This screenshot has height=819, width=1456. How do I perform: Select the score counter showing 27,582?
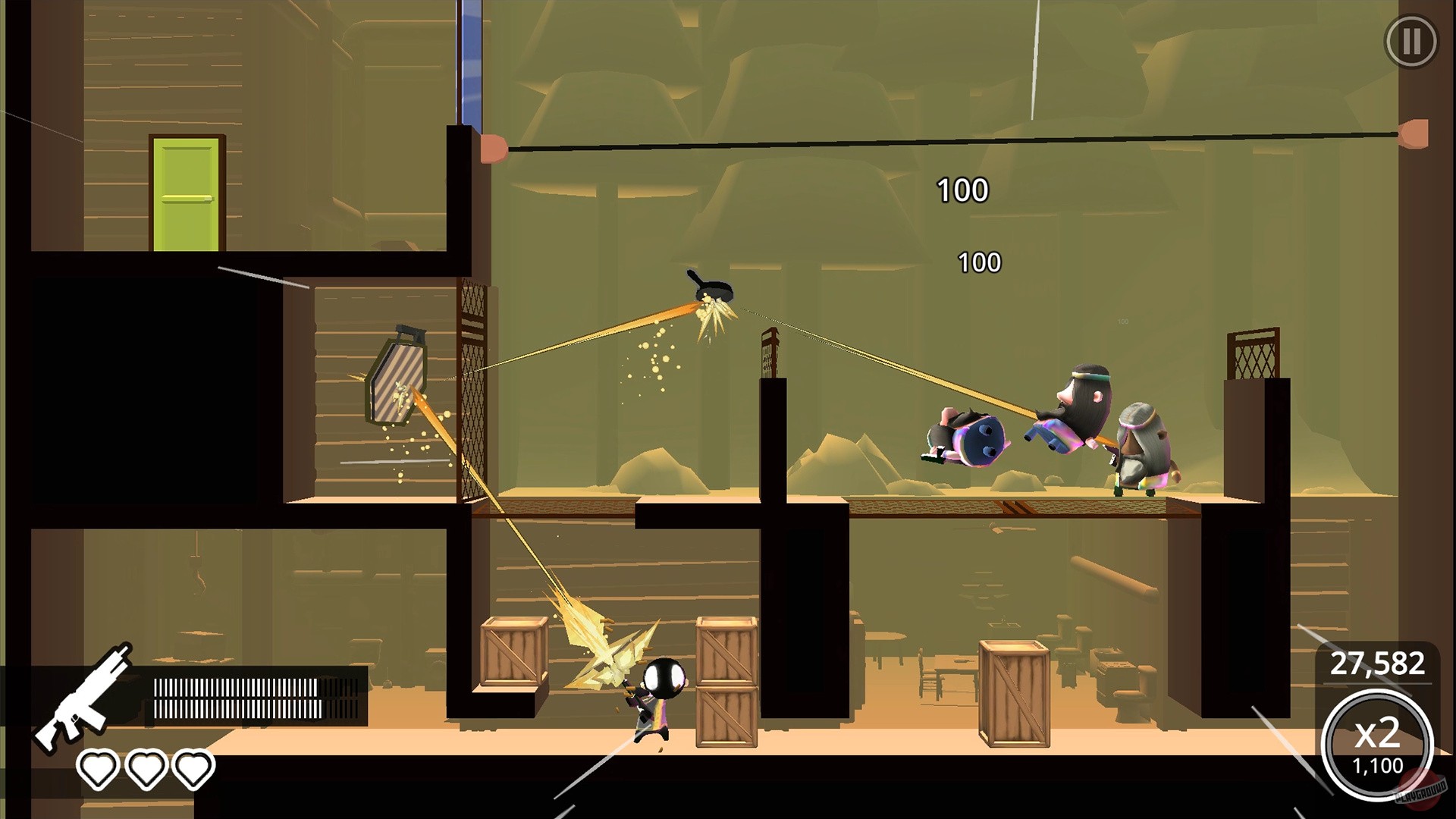1377,664
